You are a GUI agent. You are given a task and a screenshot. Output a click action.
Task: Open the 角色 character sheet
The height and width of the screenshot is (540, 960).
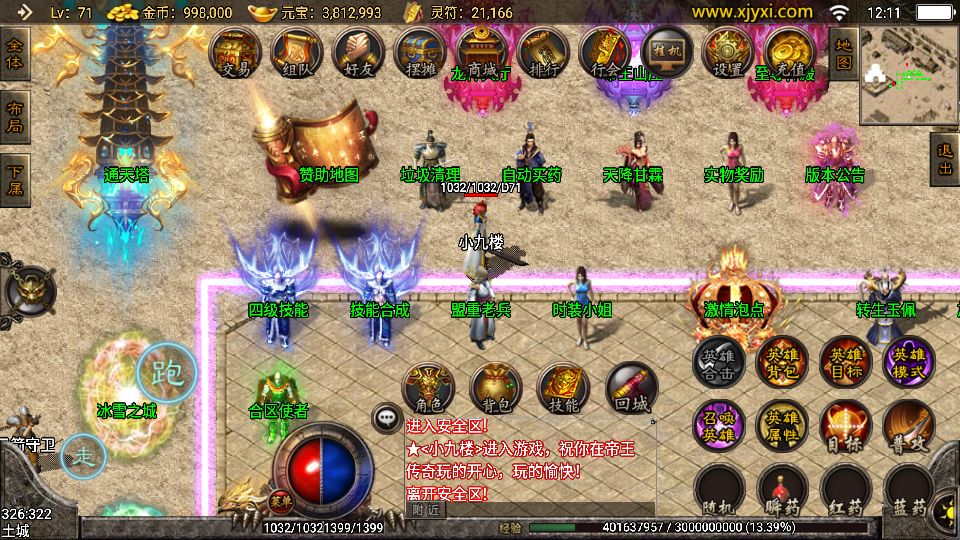coord(428,388)
